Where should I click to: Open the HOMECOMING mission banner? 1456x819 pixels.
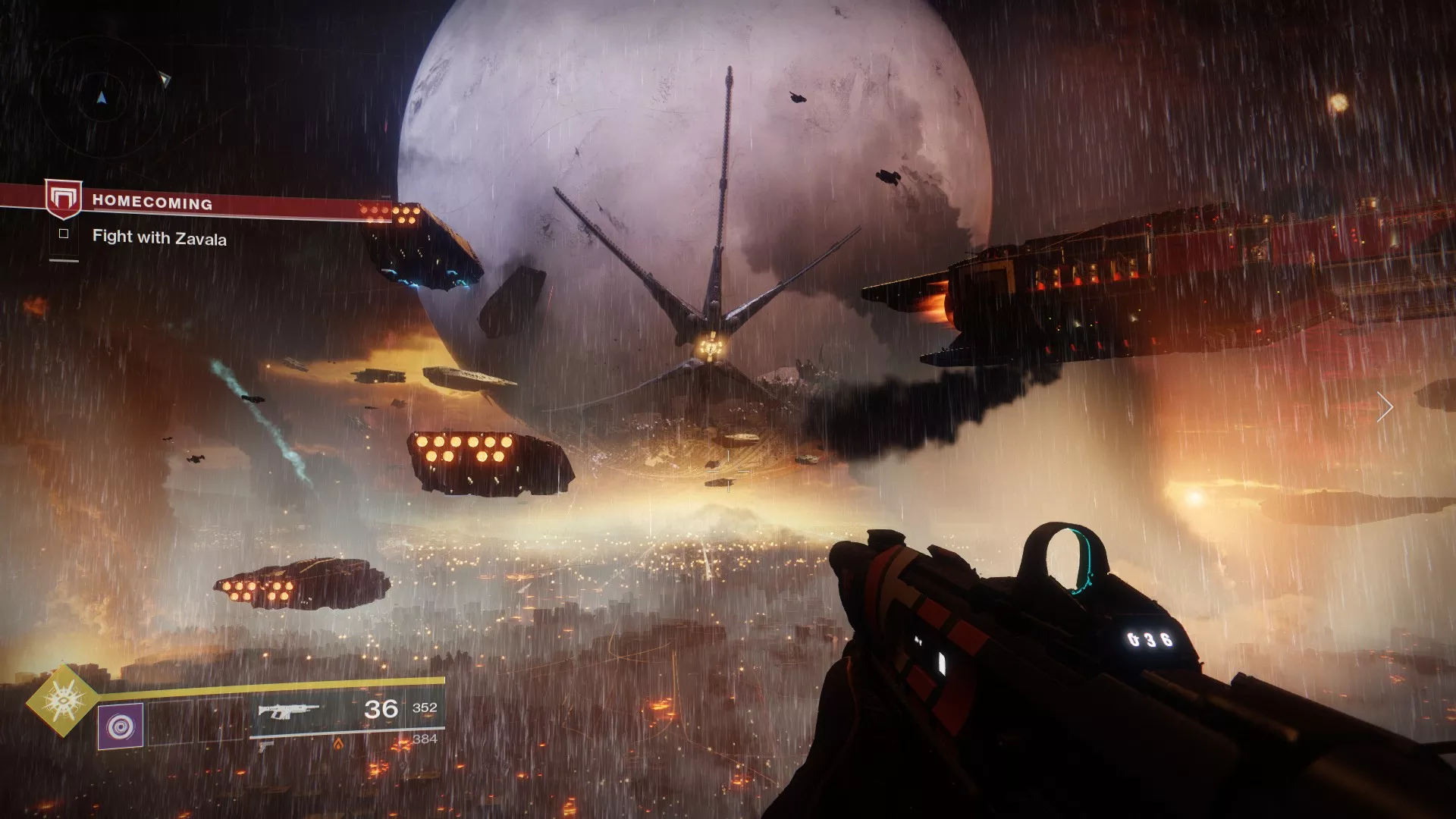click(x=152, y=202)
